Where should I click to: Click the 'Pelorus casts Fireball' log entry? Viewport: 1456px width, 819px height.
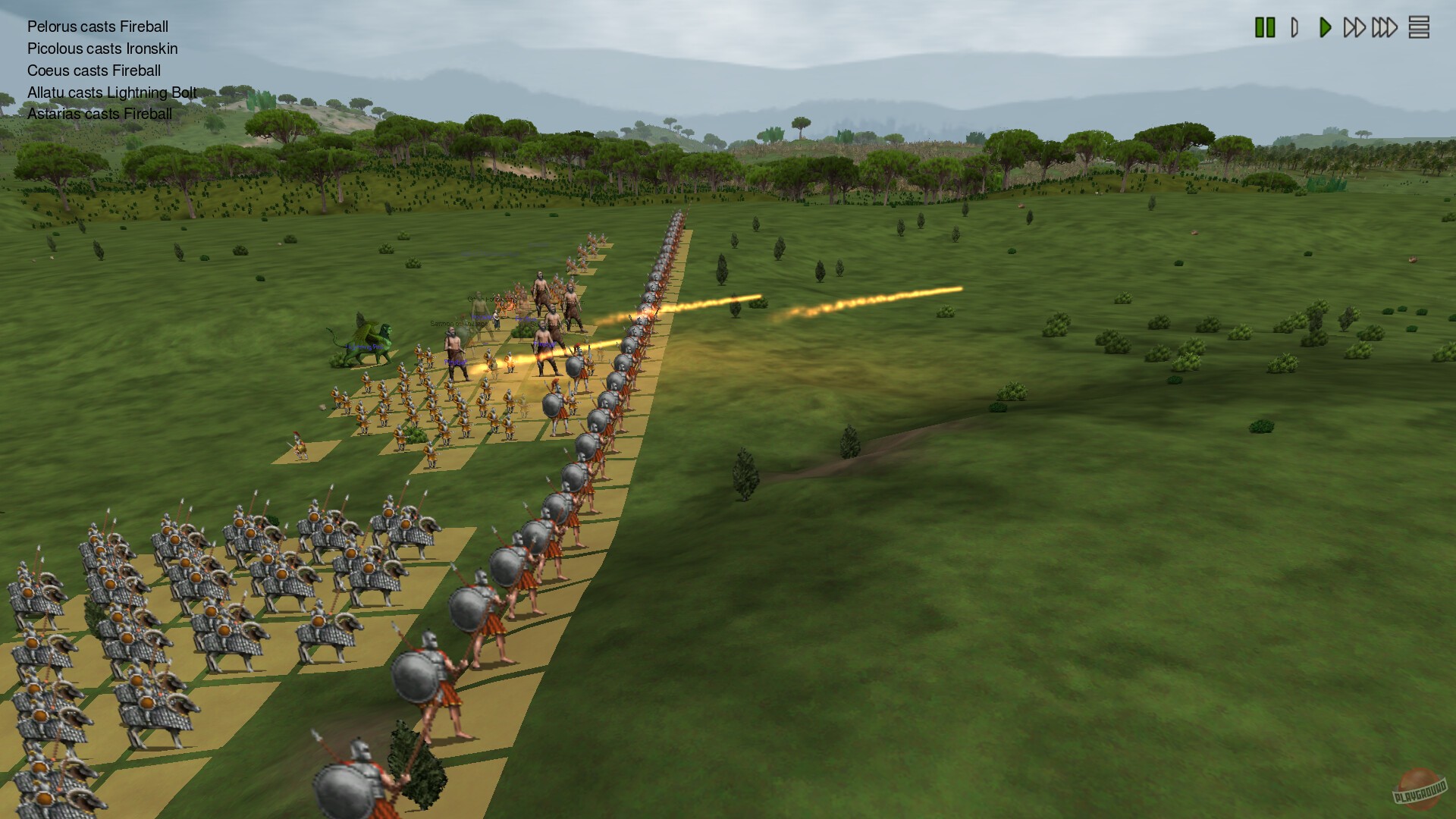coord(97,27)
